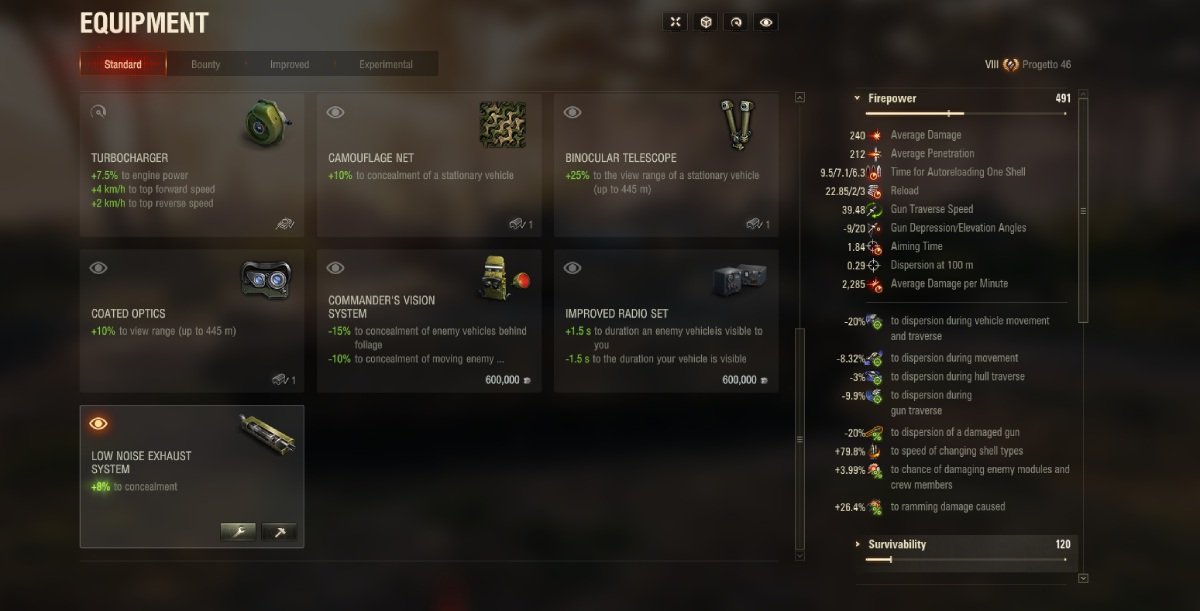Viewport: 1200px width, 611px height.
Task: Select the Improved Radio Set card
Action: click(666, 320)
